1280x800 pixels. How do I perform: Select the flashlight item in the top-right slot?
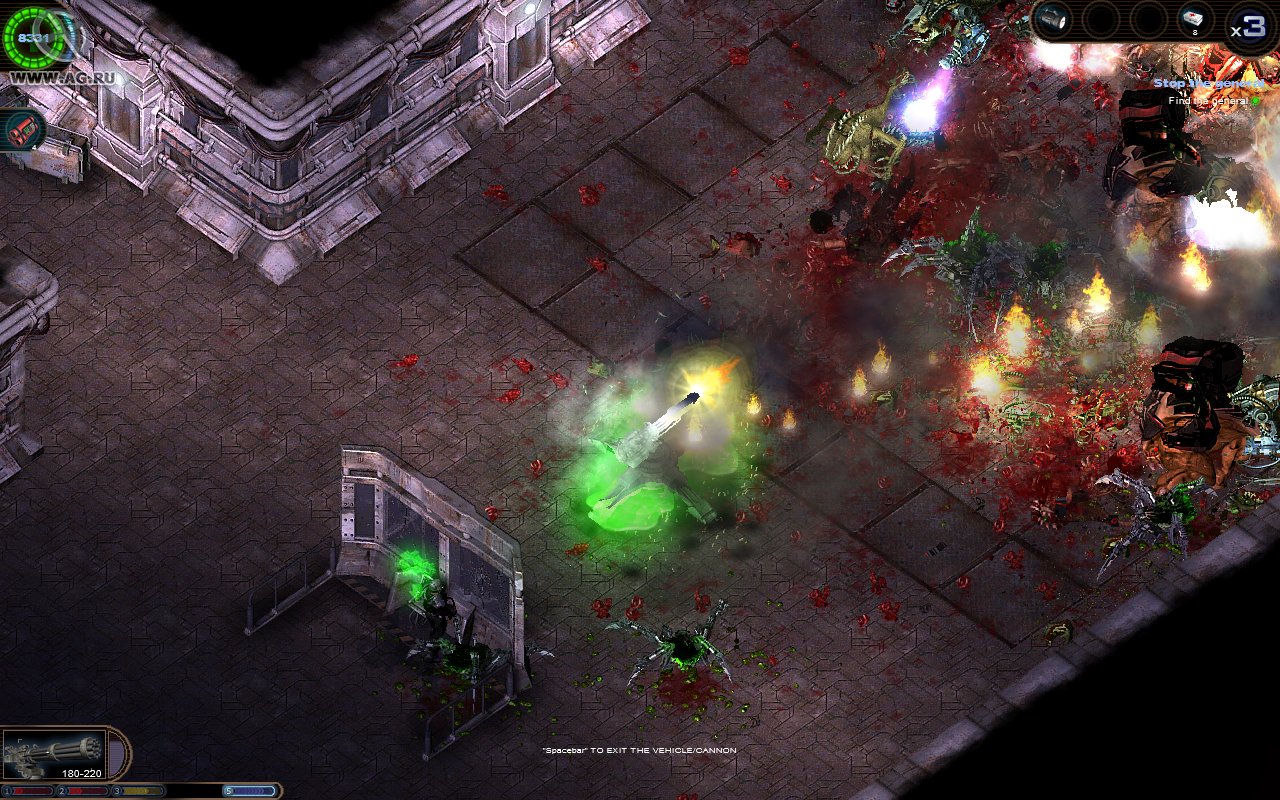(1051, 18)
